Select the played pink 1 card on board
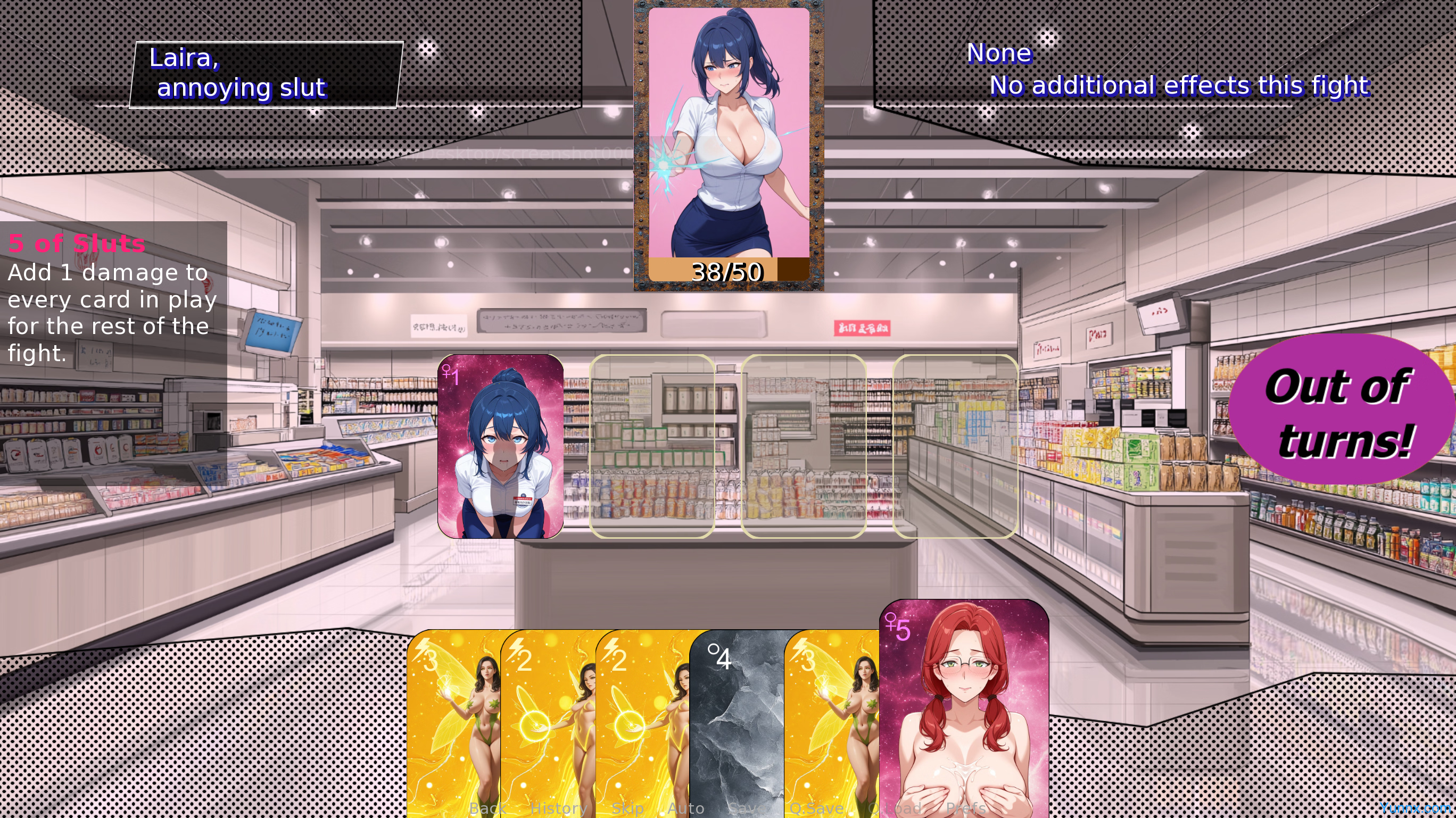Screen dimensions: 1456x818 [500, 446]
